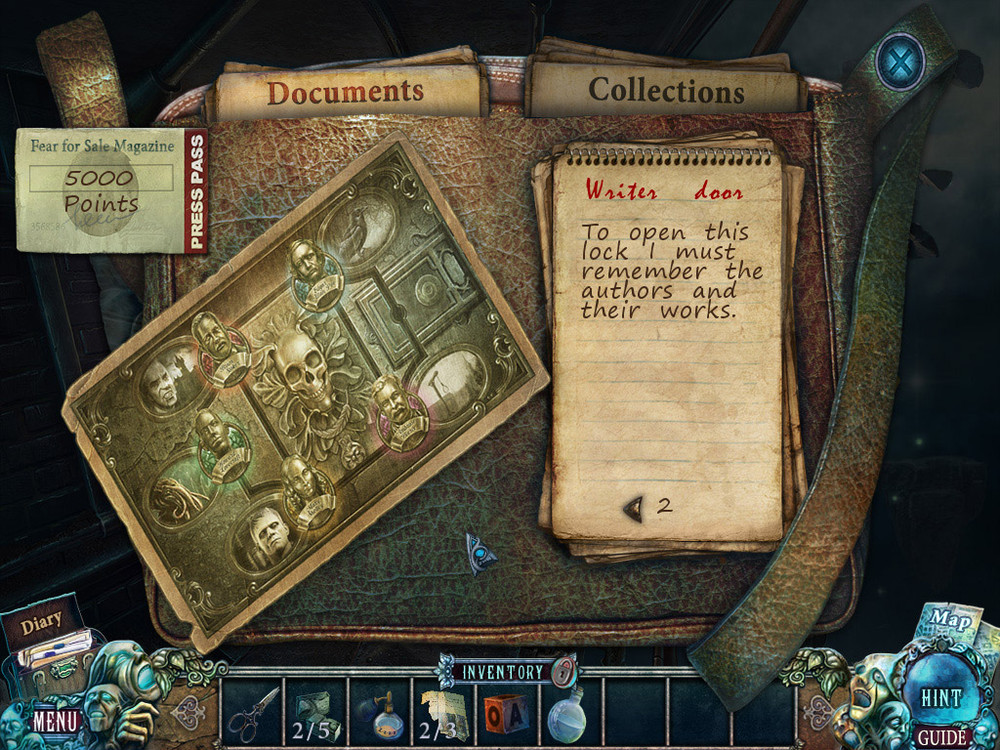Switch to the Documents tab

click(346, 93)
